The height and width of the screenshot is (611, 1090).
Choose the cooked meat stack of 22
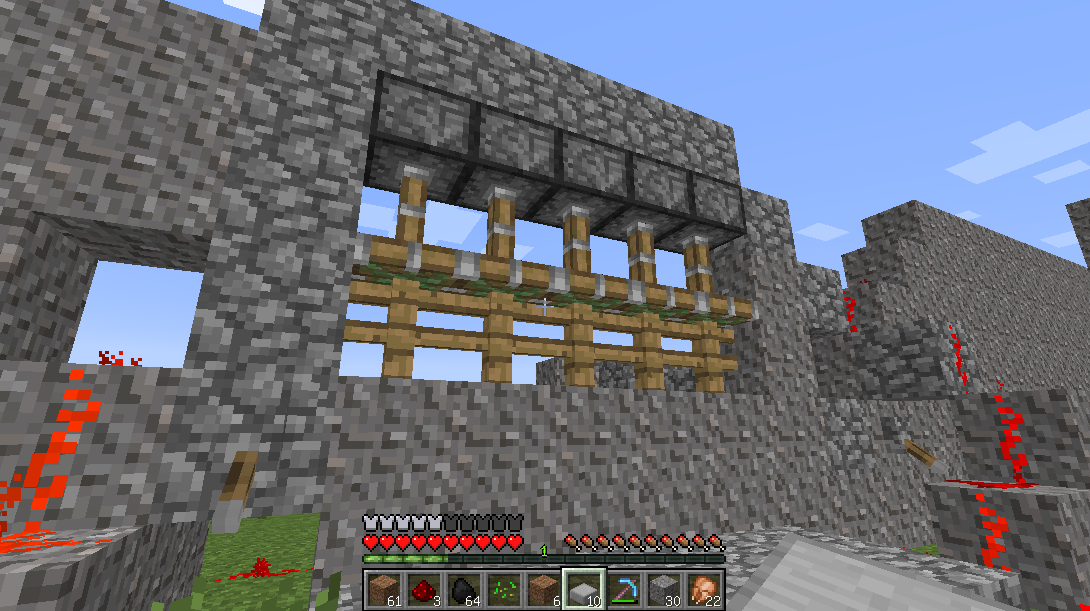pos(702,588)
